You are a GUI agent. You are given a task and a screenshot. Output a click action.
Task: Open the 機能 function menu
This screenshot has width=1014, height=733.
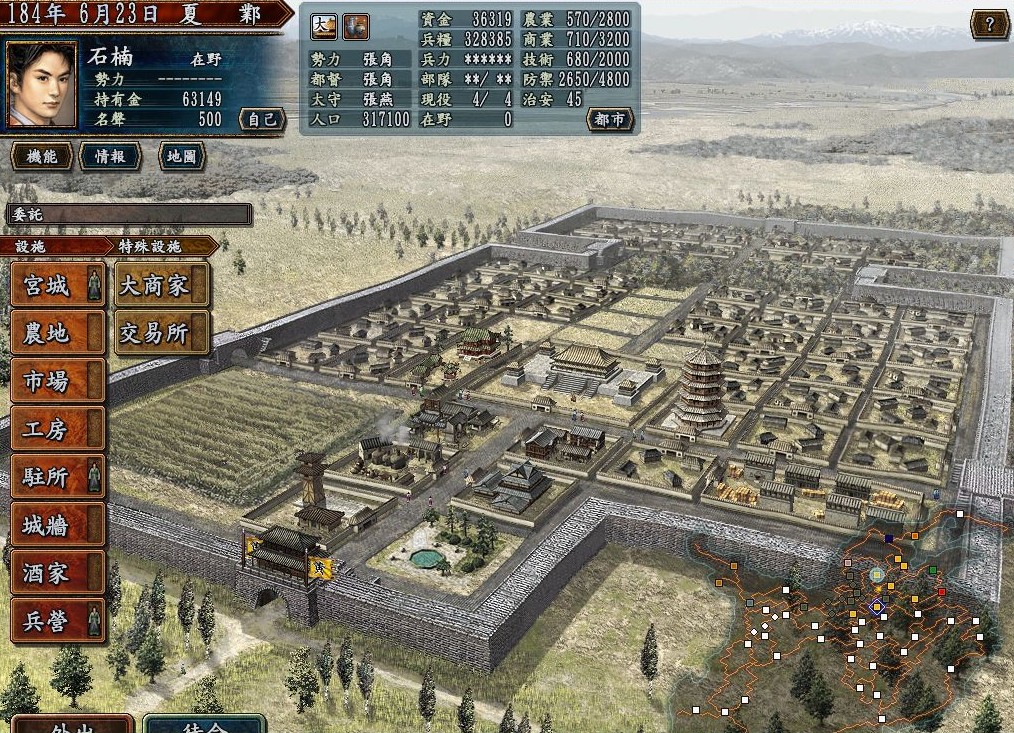click(41, 156)
